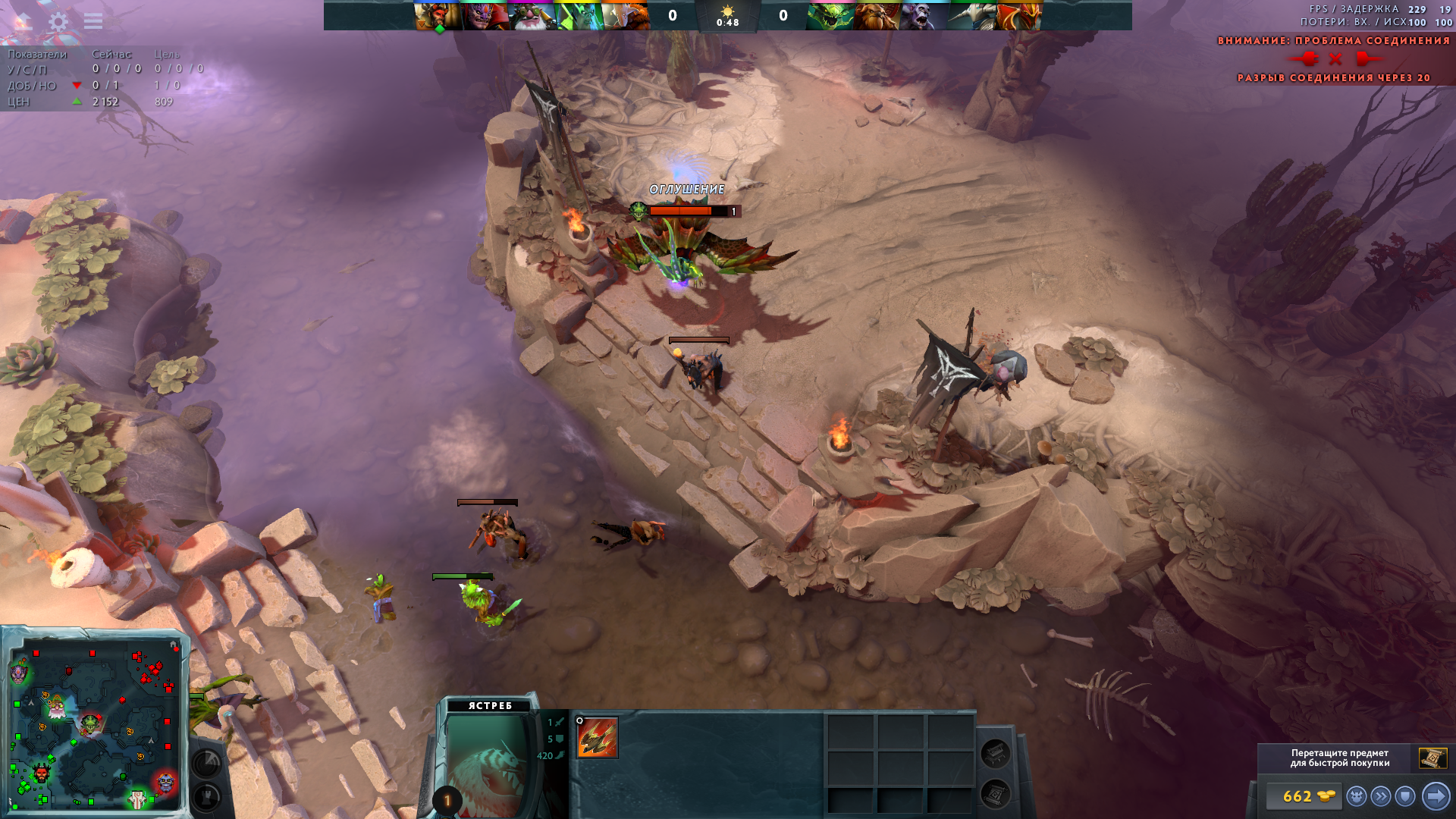
Task: Select Earthshaker's portrait in the top bar
Action: click(877, 16)
